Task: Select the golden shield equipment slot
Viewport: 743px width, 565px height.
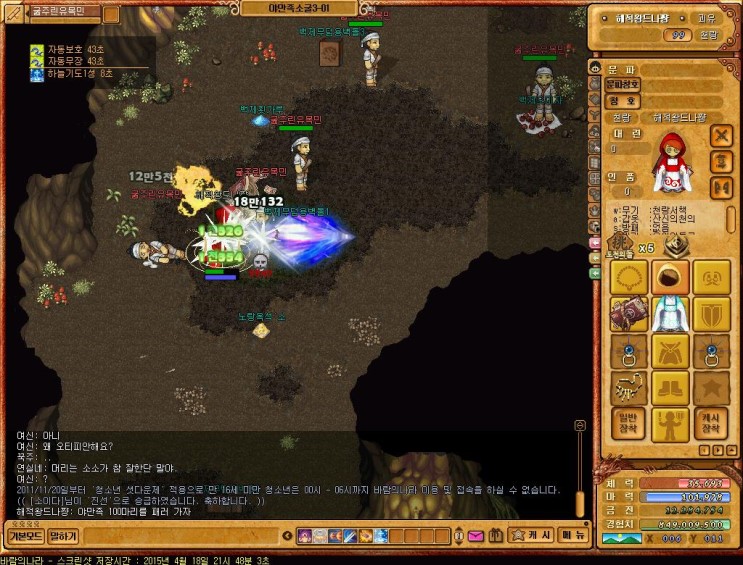Action: coord(711,314)
